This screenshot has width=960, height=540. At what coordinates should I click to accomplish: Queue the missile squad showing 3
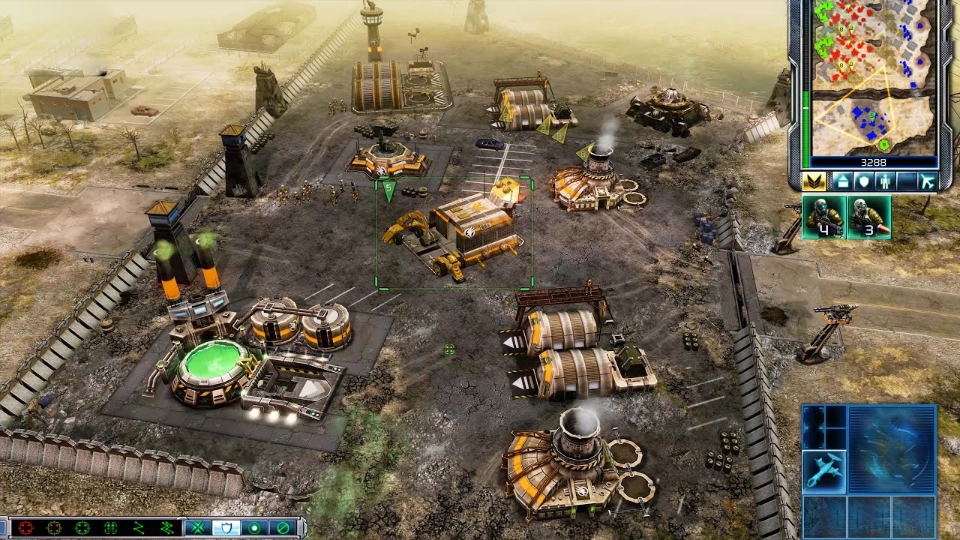pyautogui.click(x=868, y=217)
